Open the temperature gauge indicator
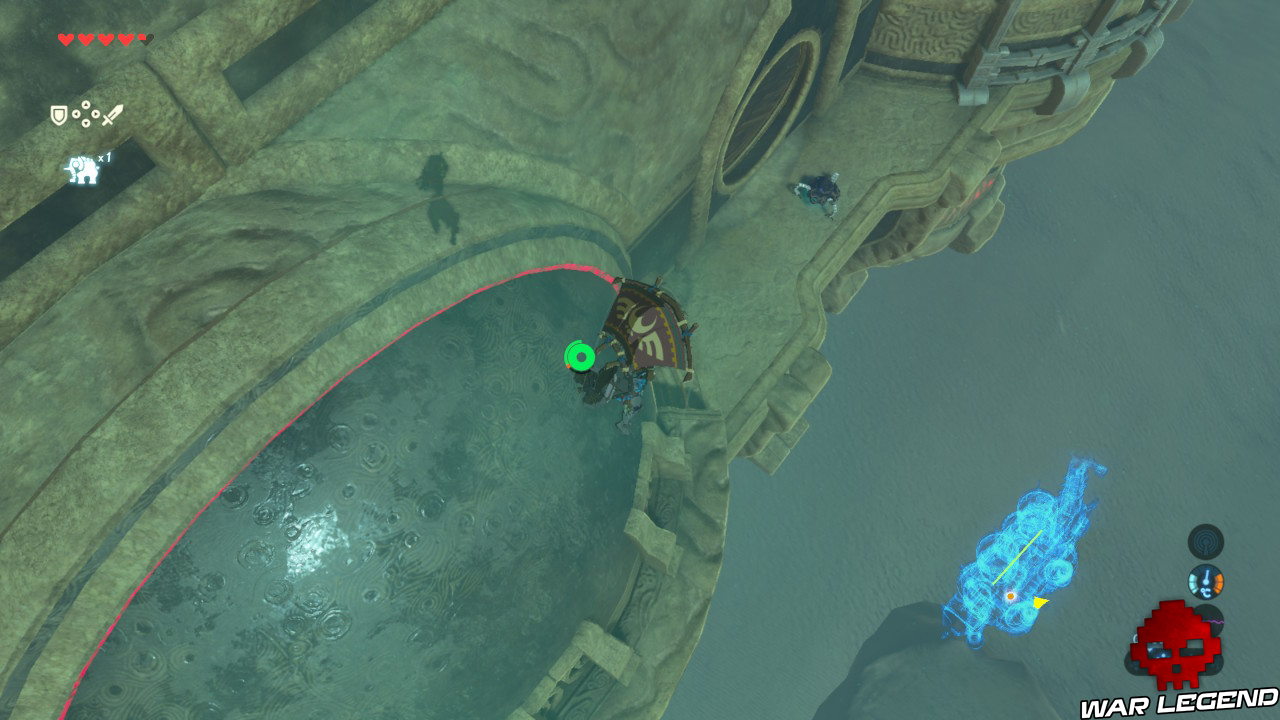This screenshot has height=720, width=1280. click(x=1205, y=581)
